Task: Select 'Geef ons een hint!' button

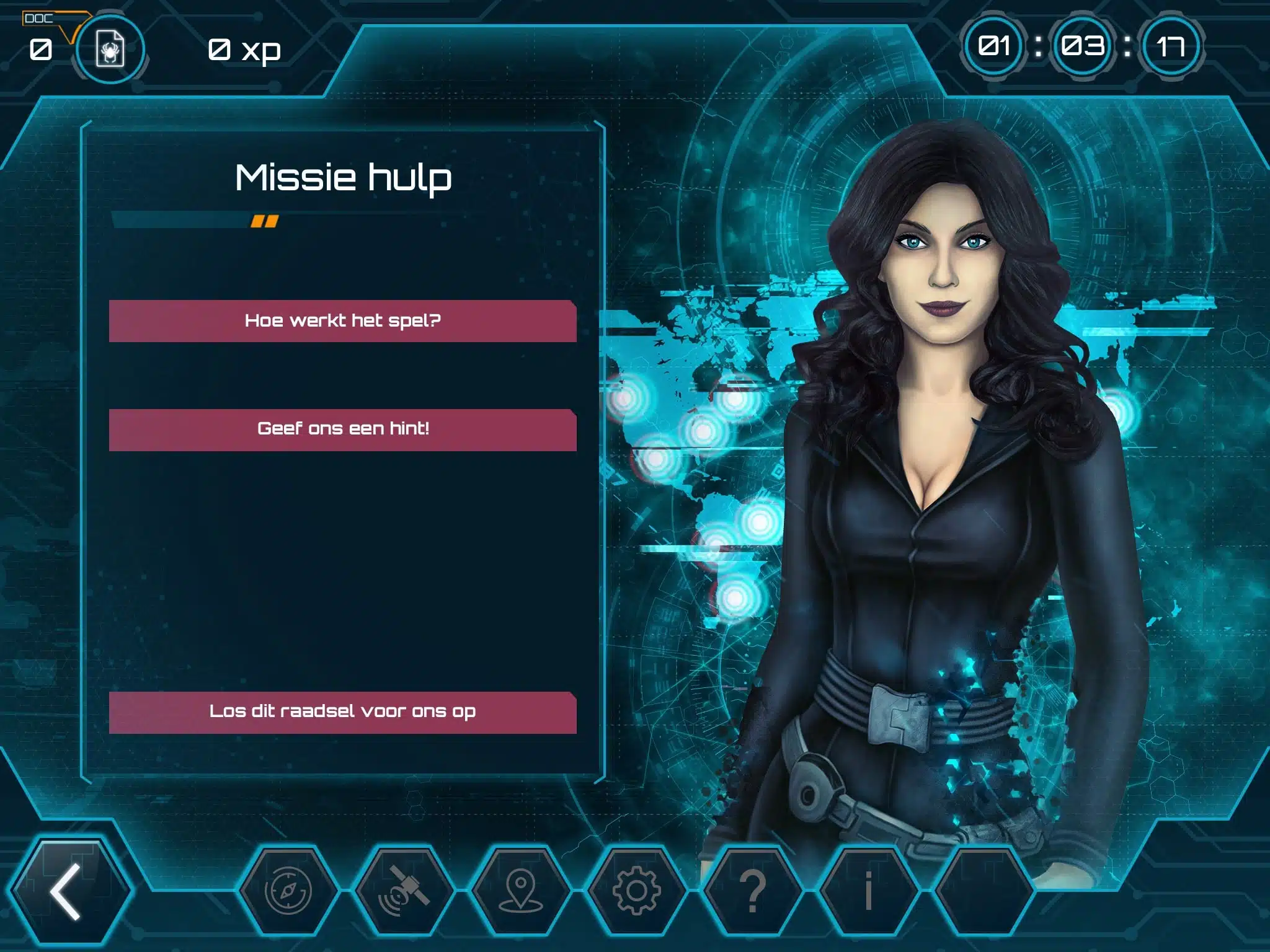Action: pos(342,430)
